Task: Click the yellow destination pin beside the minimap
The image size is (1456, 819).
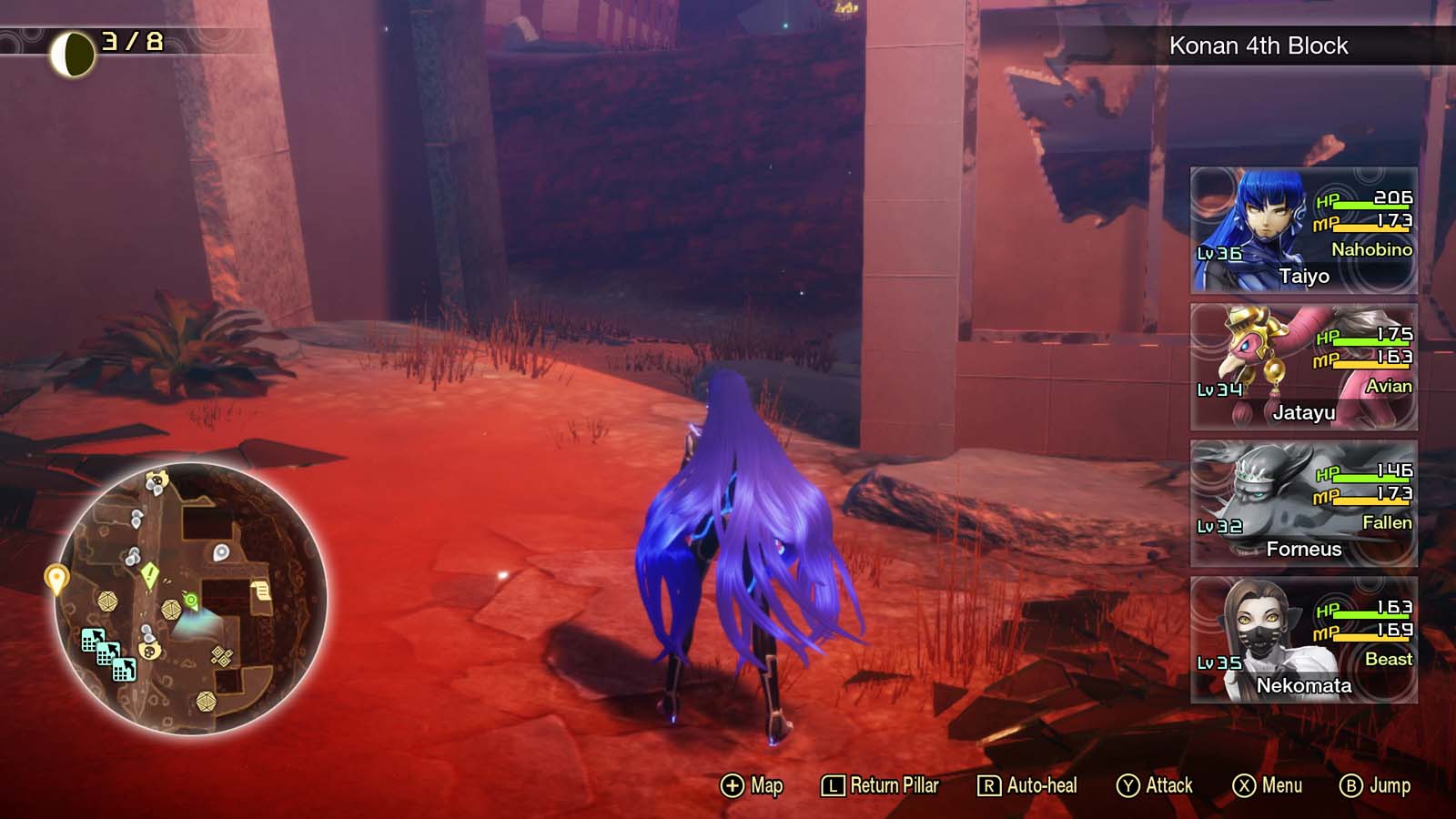Action: tap(56, 576)
